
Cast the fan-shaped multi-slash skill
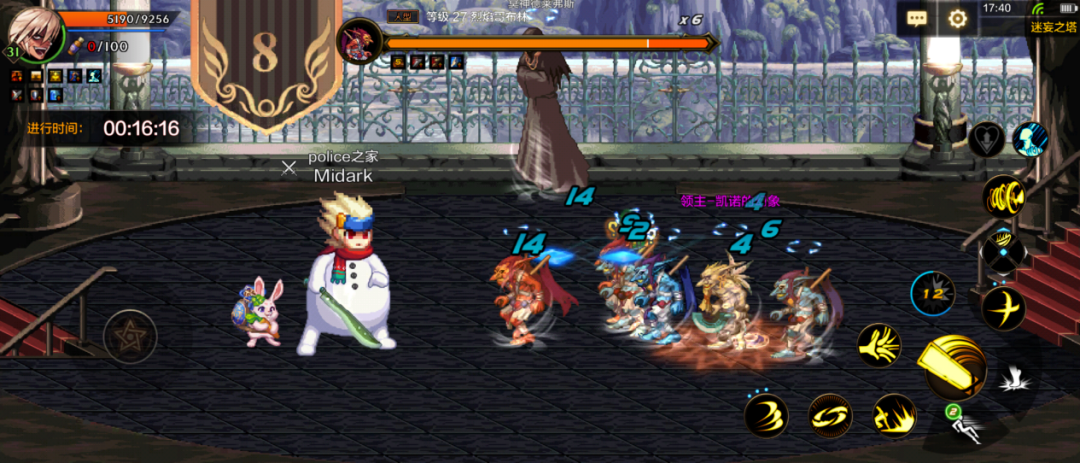coord(880,346)
